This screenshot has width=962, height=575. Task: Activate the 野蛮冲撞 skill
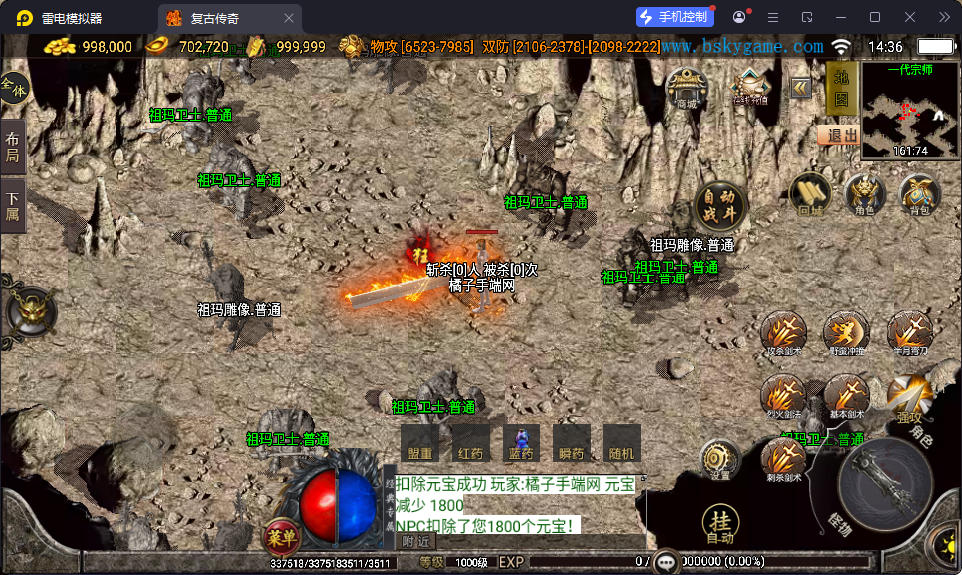coord(846,332)
